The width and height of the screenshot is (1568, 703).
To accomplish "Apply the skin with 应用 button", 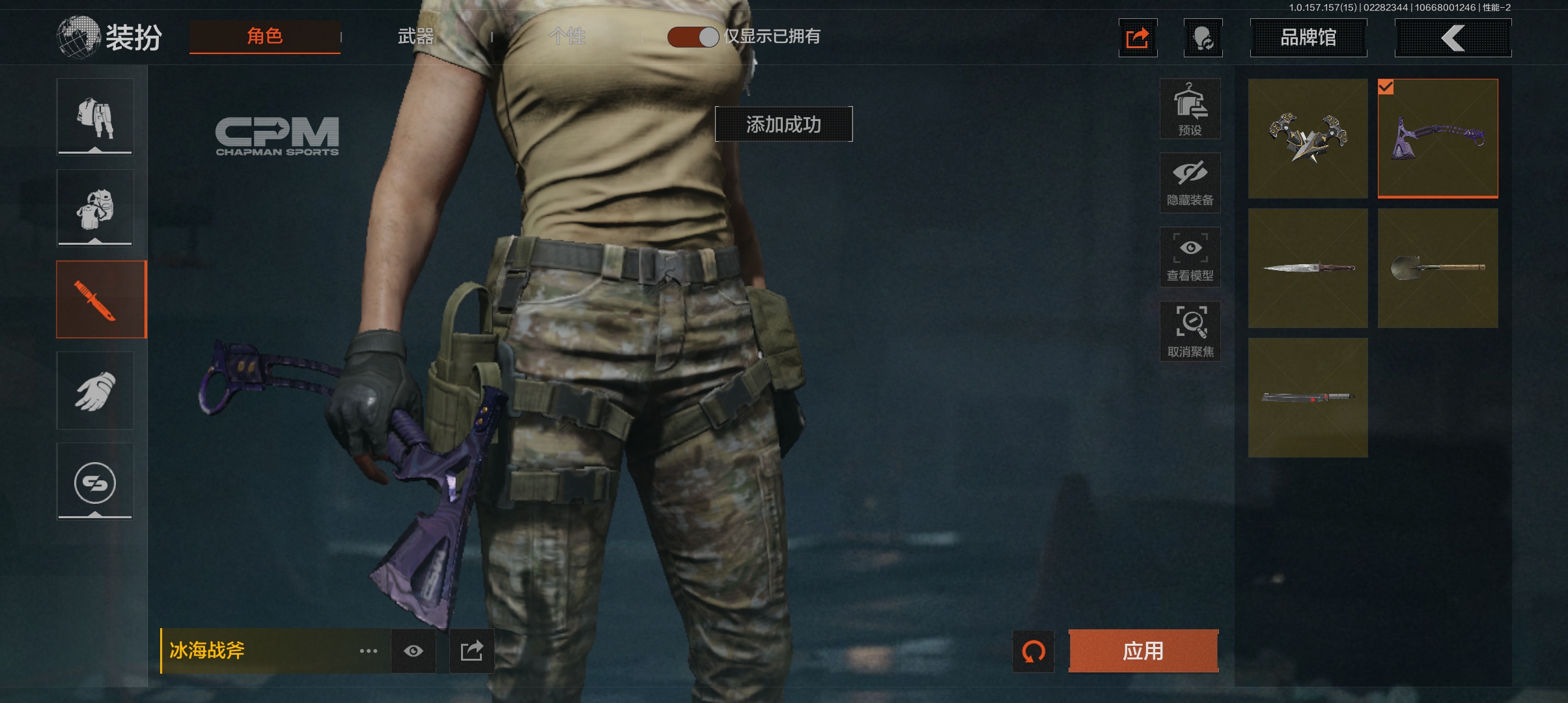I will (x=1143, y=651).
